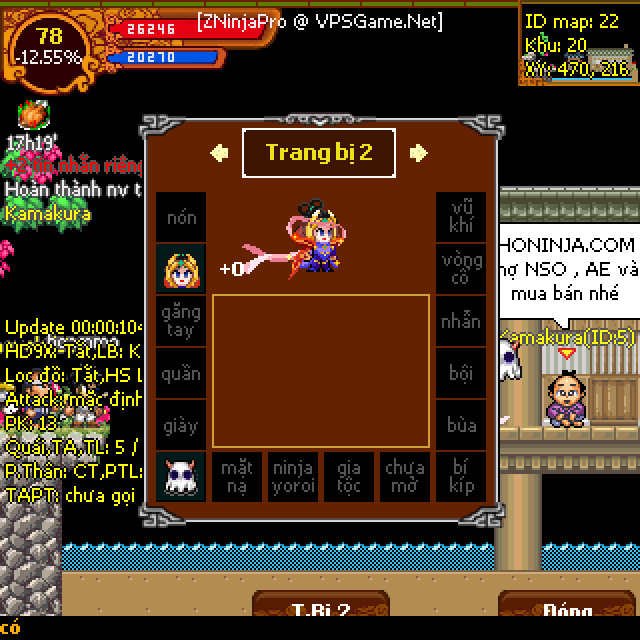The width and height of the screenshot is (640, 640).
Task: Choose the giày equipment slot
Action: click(181, 425)
